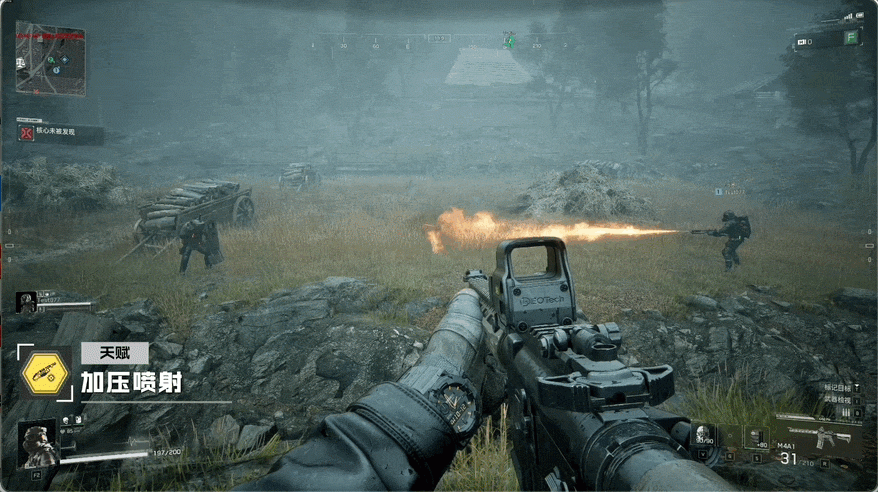Screen dimensions: 878x492
Task: Activate the skull ability slot
Action: pos(704,436)
